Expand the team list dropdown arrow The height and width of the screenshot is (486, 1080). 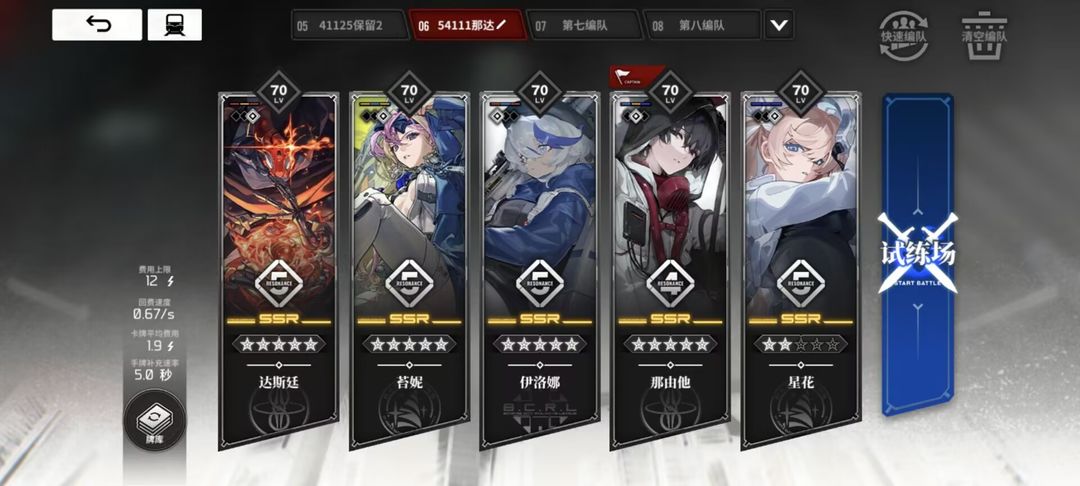(778, 25)
